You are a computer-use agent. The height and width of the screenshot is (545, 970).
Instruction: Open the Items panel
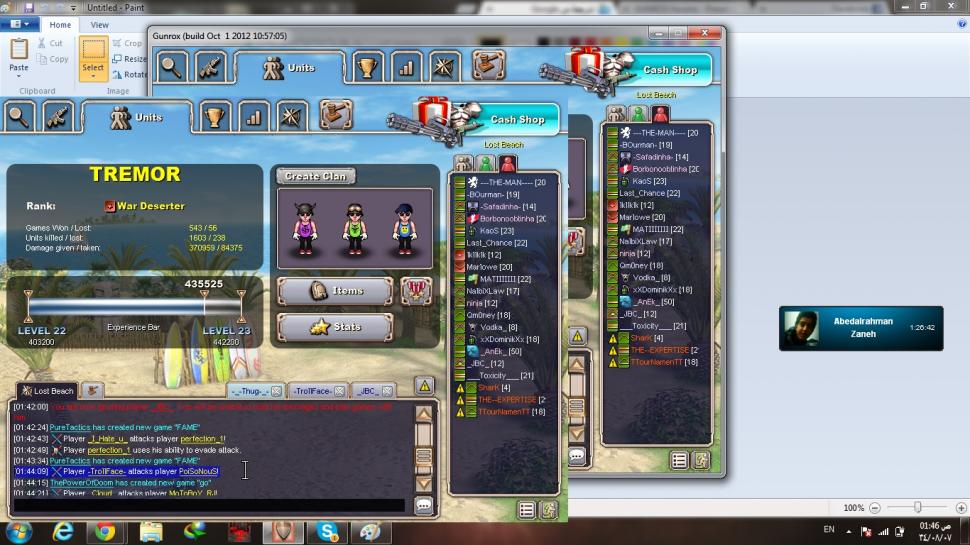(x=335, y=291)
